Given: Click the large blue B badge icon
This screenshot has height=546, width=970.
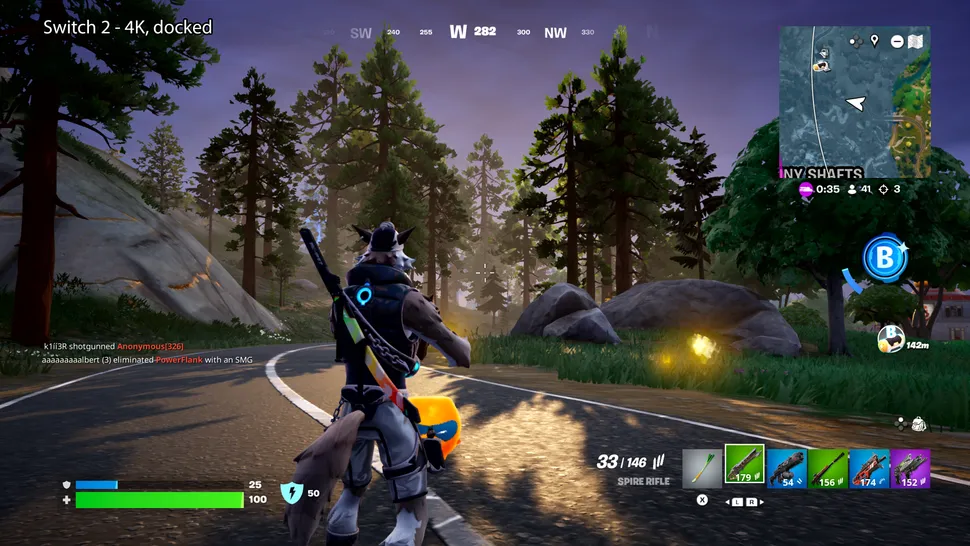Looking at the screenshot, I should [x=884, y=259].
